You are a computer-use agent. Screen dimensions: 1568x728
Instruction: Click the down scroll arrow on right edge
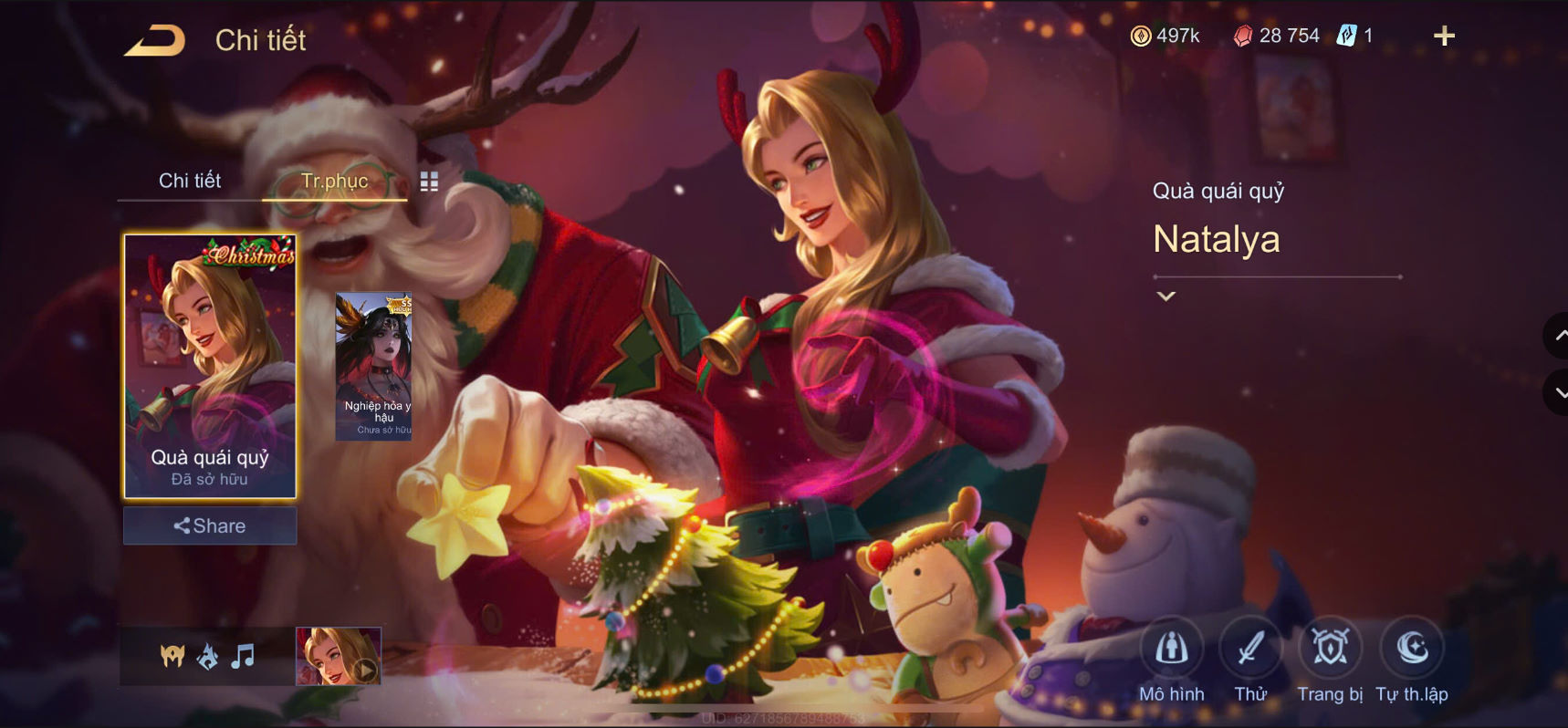[x=1558, y=393]
